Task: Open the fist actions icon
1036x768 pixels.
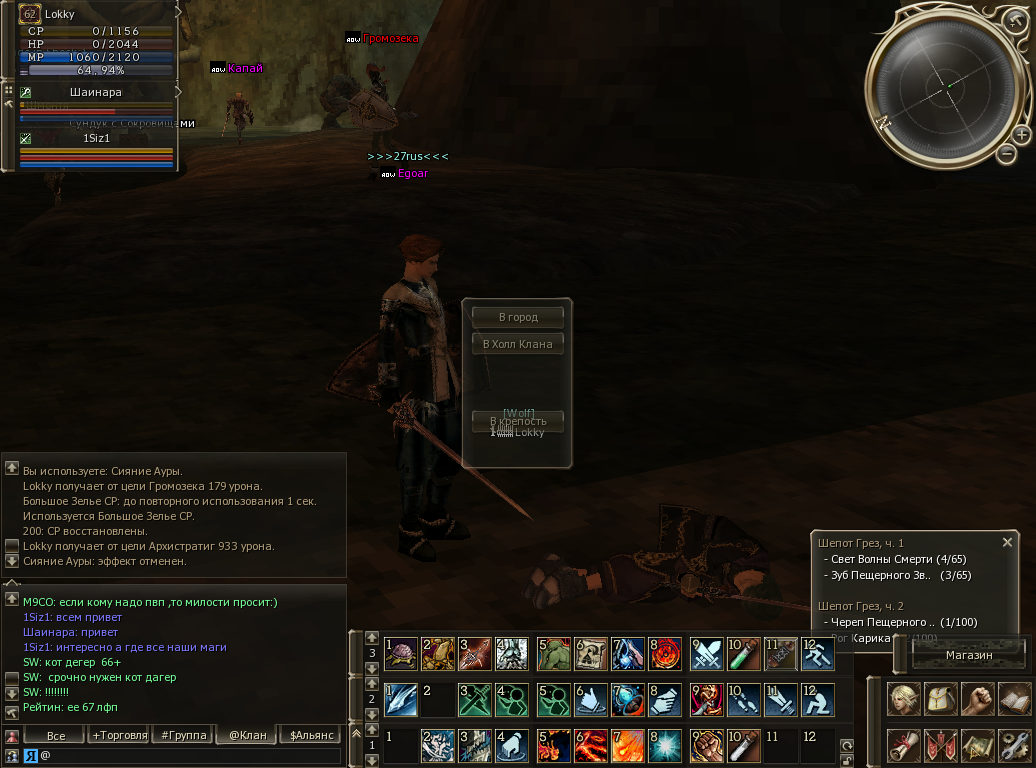Action: [978, 699]
